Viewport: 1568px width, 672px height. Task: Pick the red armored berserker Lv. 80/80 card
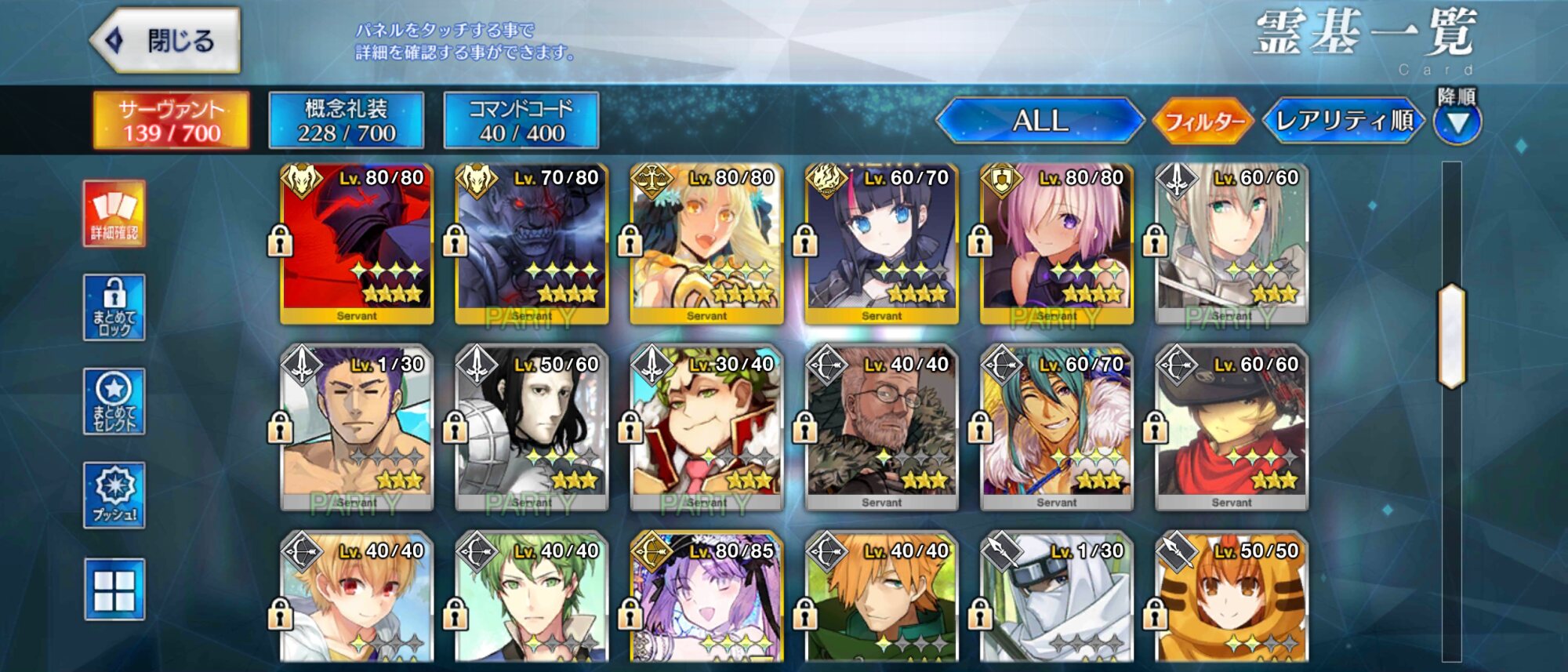357,244
